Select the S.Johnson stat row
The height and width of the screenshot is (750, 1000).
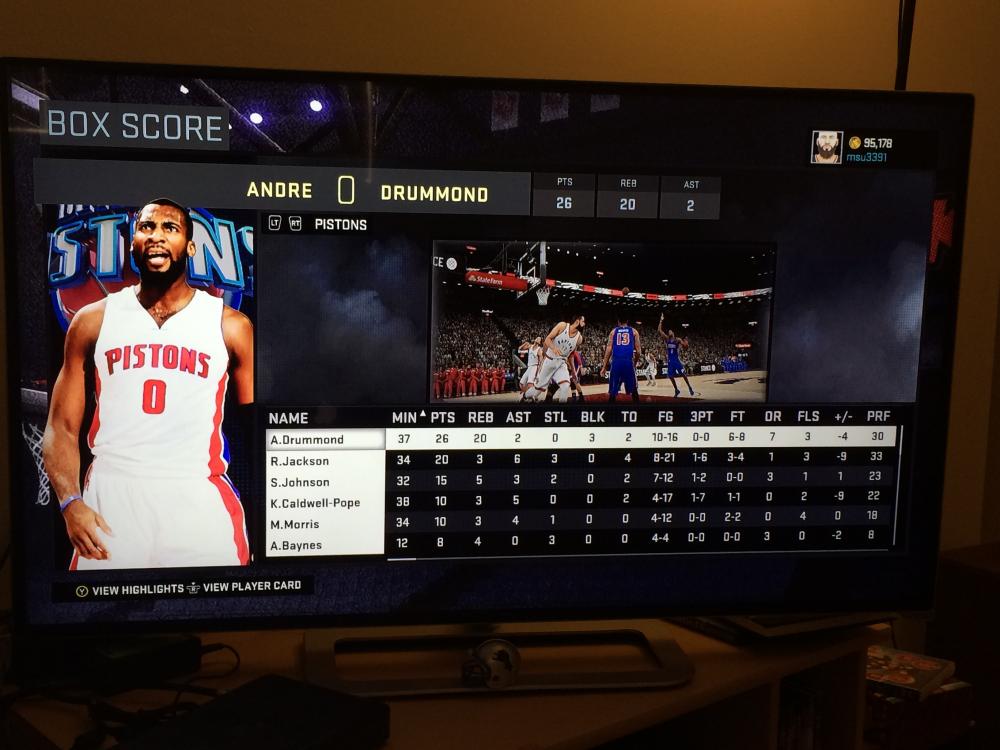click(x=326, y=482)
